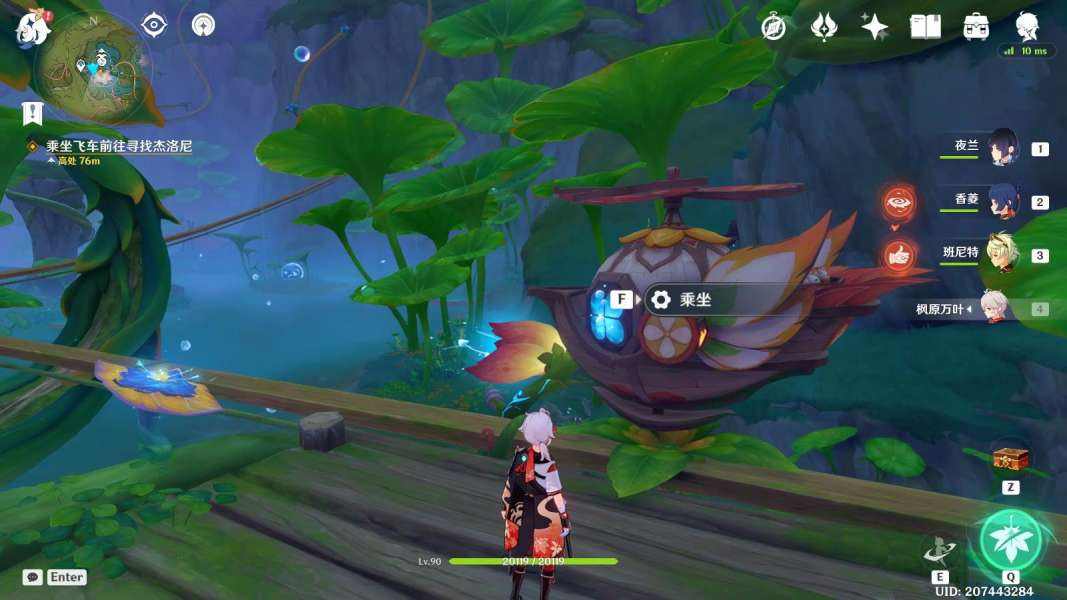Select active character 枫原万叶 in the party list

[x=991, y=308]
